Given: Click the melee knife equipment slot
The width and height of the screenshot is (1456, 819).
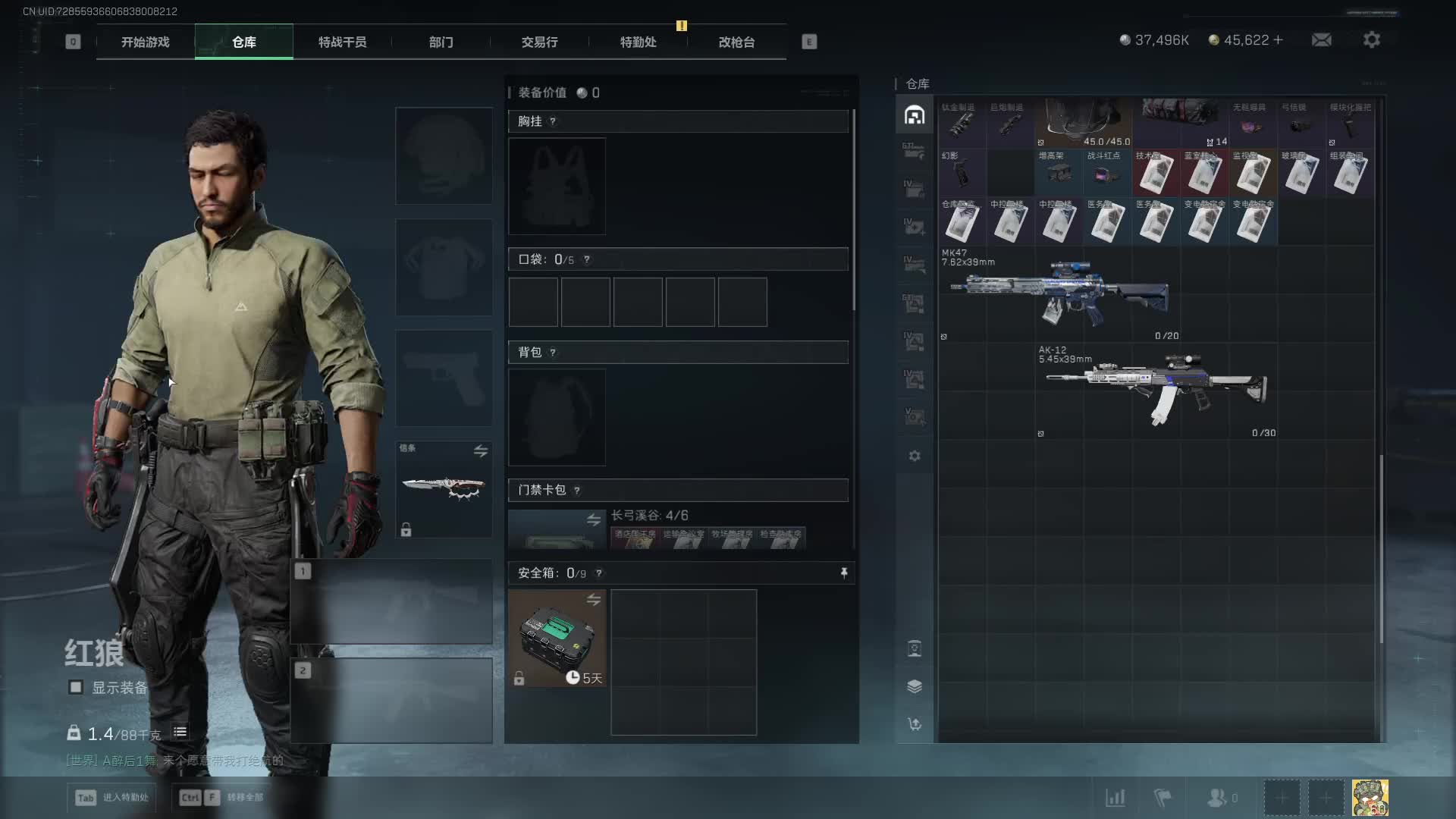Looking at the screenshot, I should (x=444, y=489).
